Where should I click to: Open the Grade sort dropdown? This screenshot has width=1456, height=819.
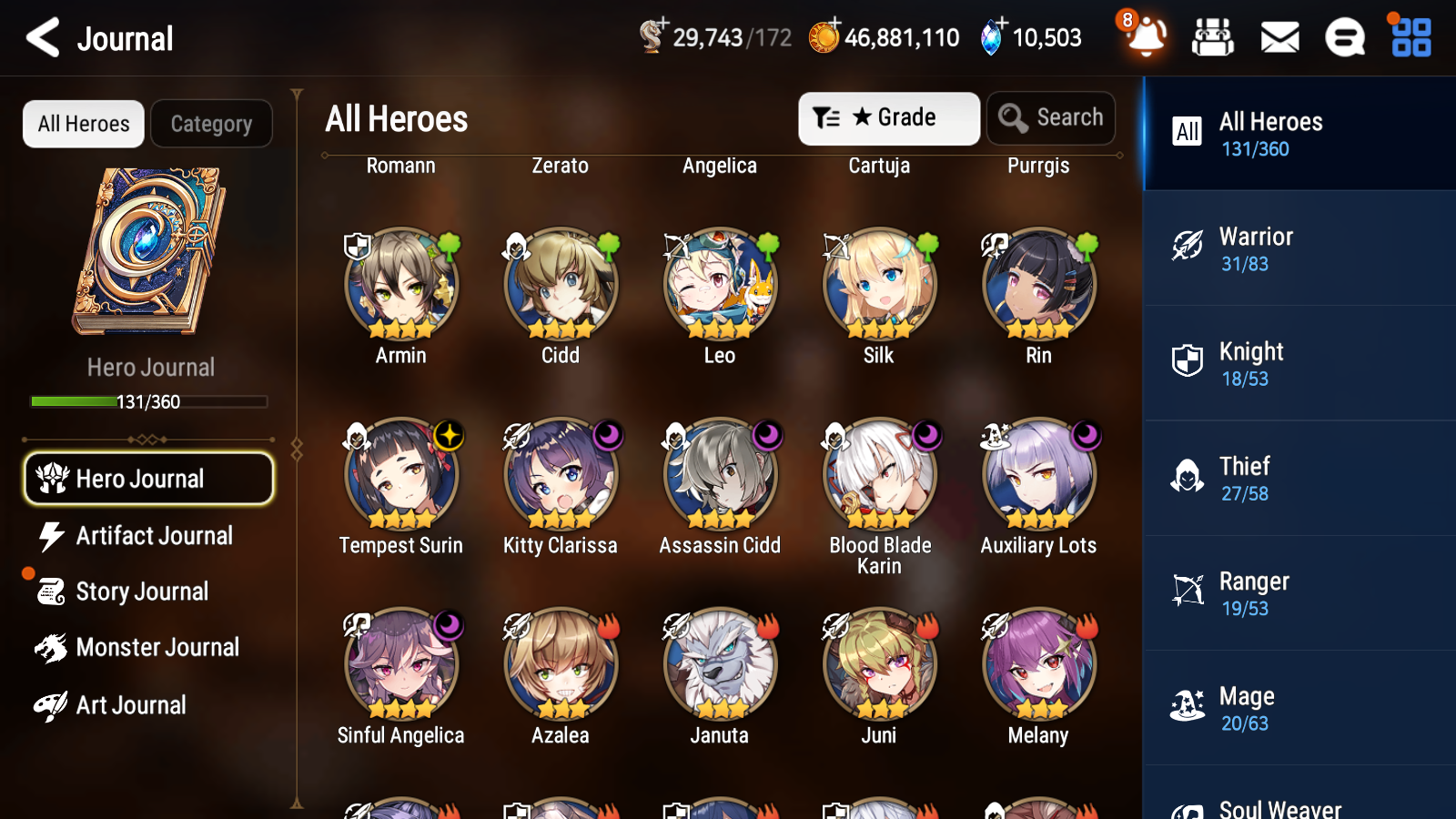(888, 117)
